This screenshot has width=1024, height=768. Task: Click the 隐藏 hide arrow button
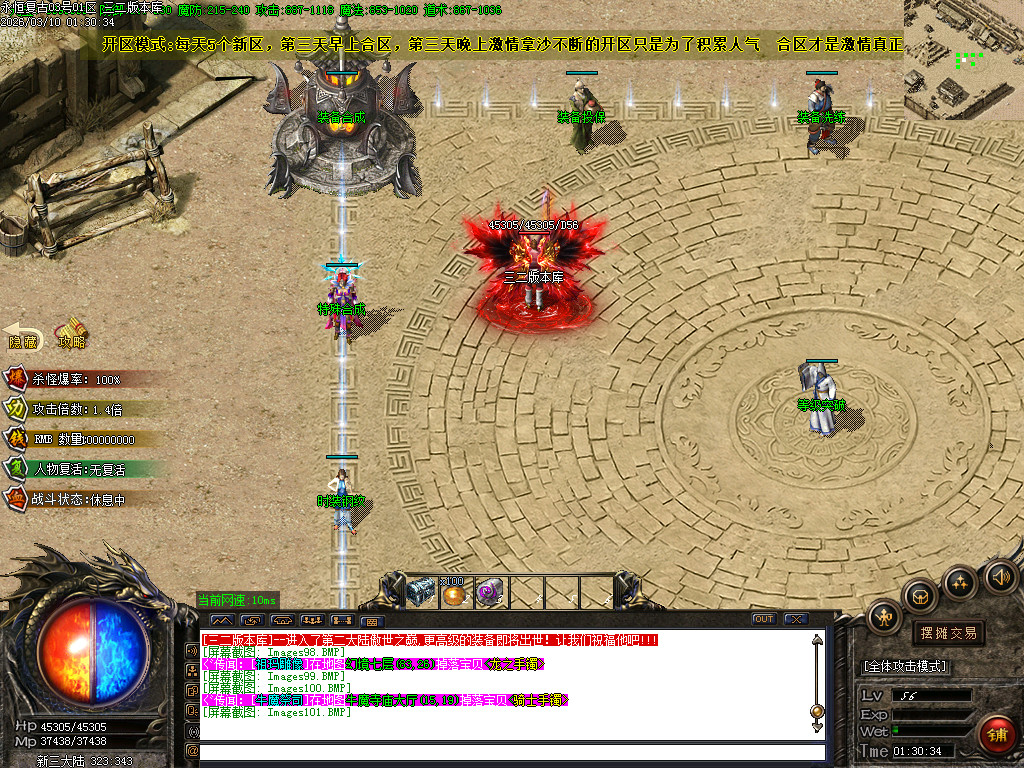pos(24,336)
